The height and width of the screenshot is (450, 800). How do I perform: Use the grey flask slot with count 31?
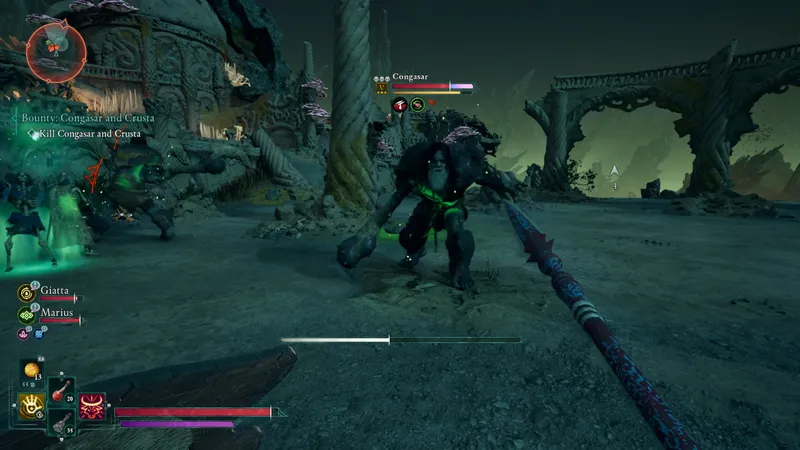pyautogui.click(x=60, y=424)
